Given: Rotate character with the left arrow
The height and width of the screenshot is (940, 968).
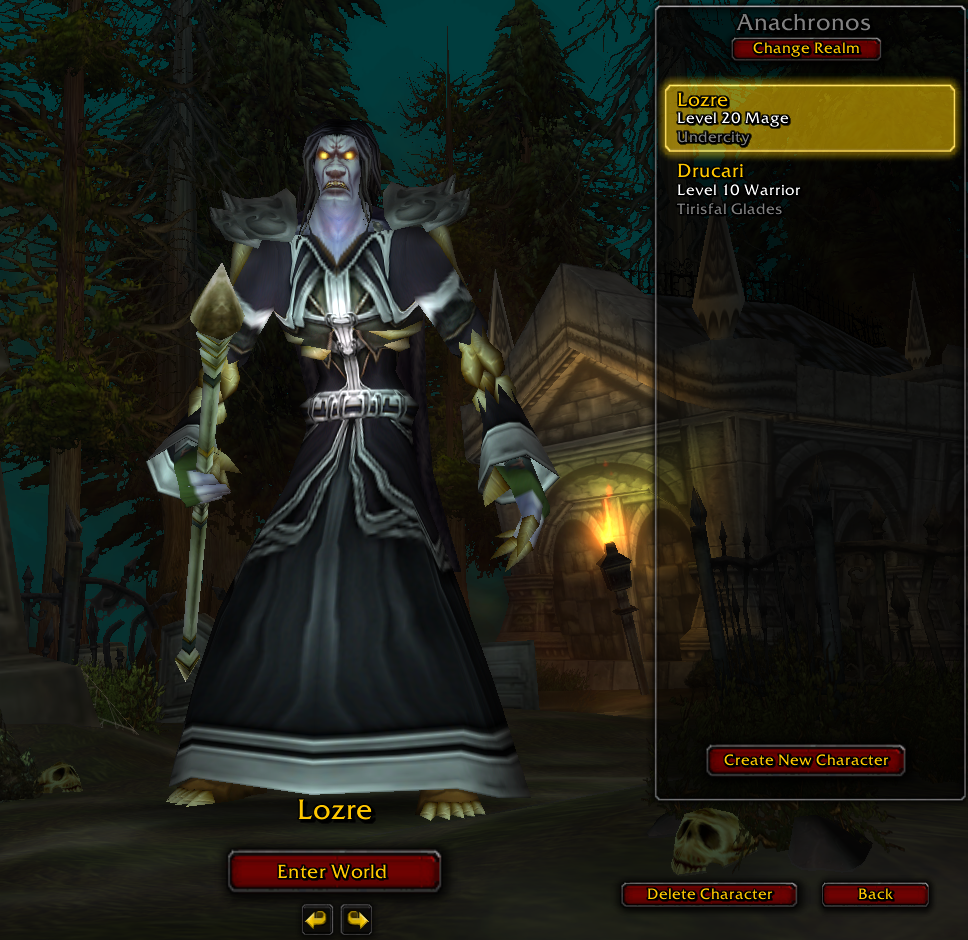Looking at the screenshot, I should (317, 919).
